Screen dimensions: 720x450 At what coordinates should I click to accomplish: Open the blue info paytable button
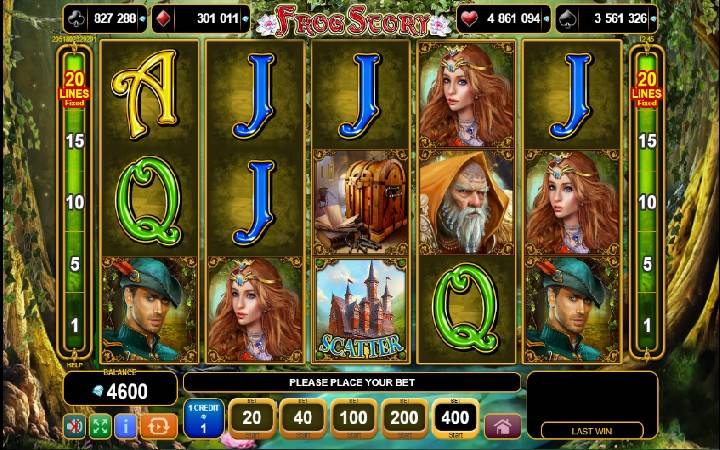point(126,426)
